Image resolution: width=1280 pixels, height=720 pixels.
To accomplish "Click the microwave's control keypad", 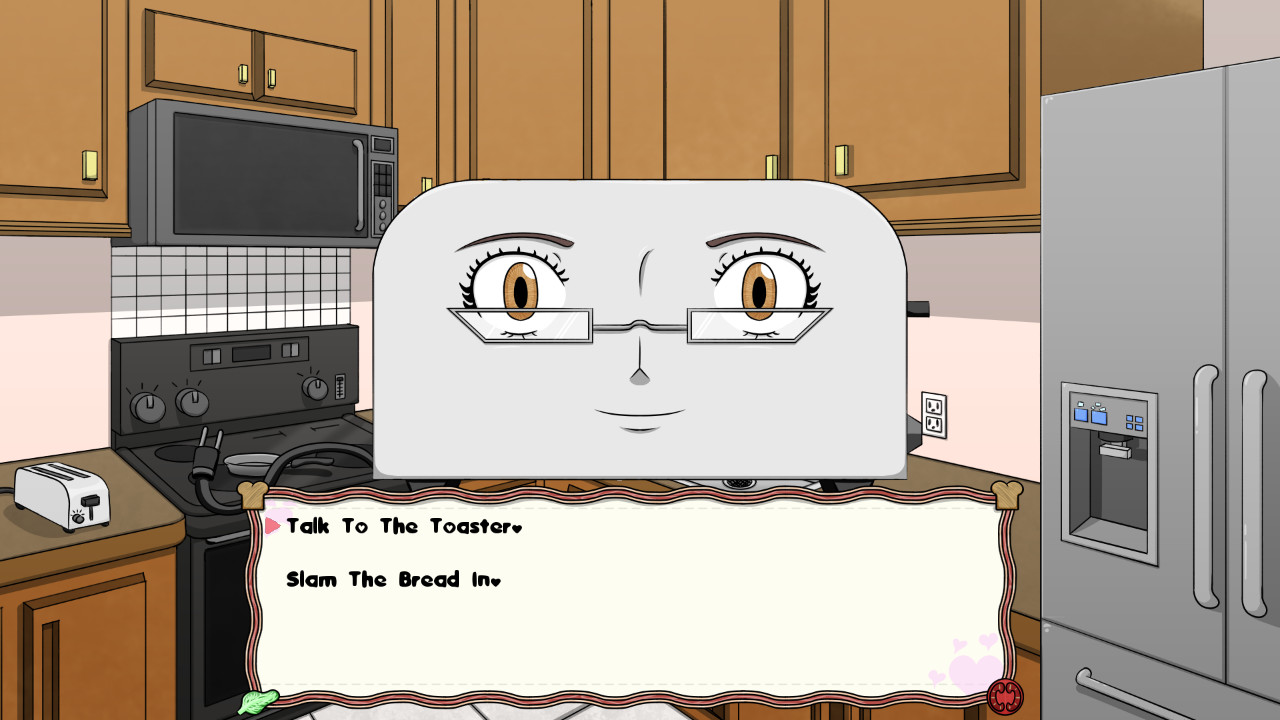I will pos(380,180).
